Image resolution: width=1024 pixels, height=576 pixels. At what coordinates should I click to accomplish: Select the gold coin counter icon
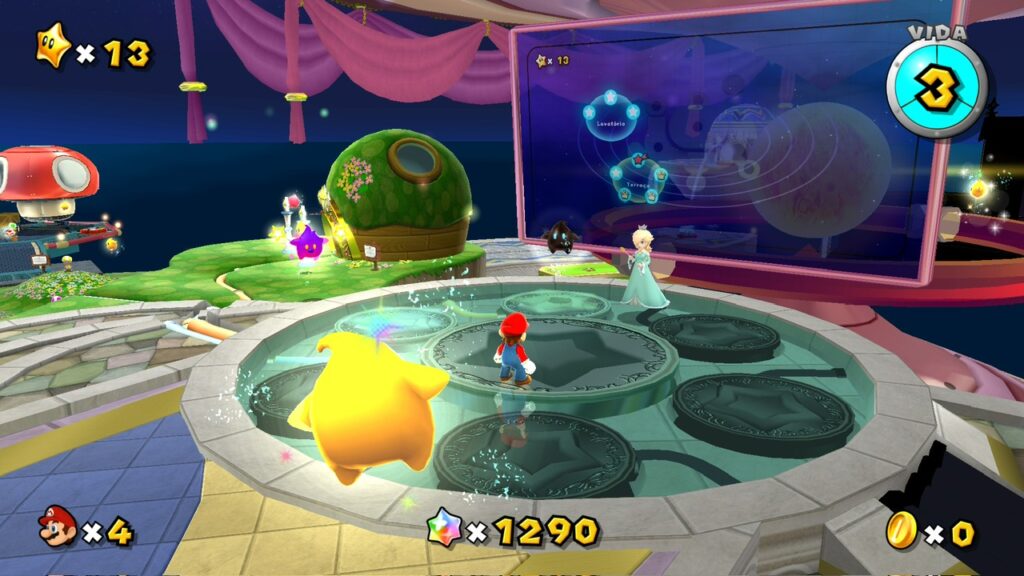(x=902, y=529)
